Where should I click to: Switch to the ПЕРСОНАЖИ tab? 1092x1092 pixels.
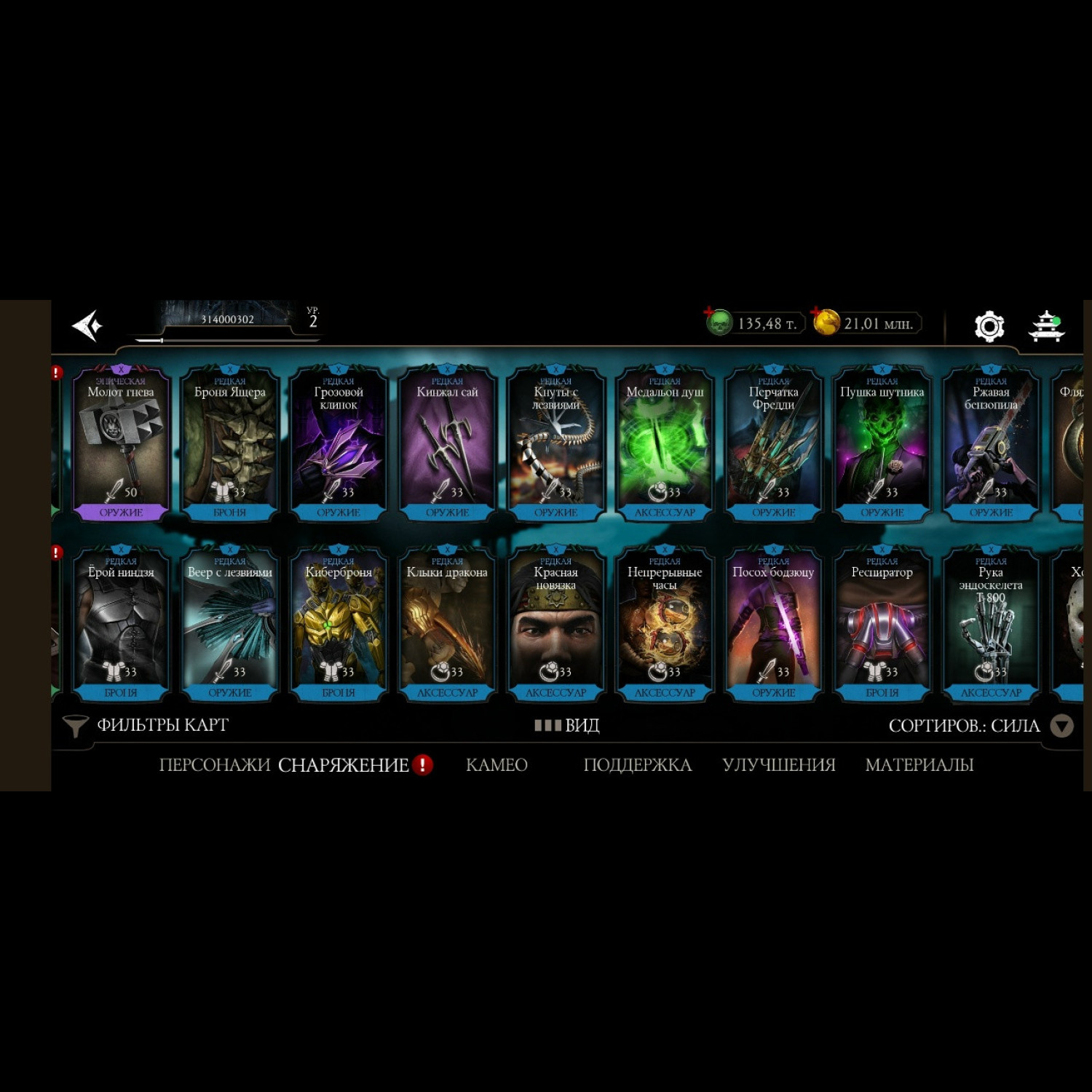[x=214, y=765]
